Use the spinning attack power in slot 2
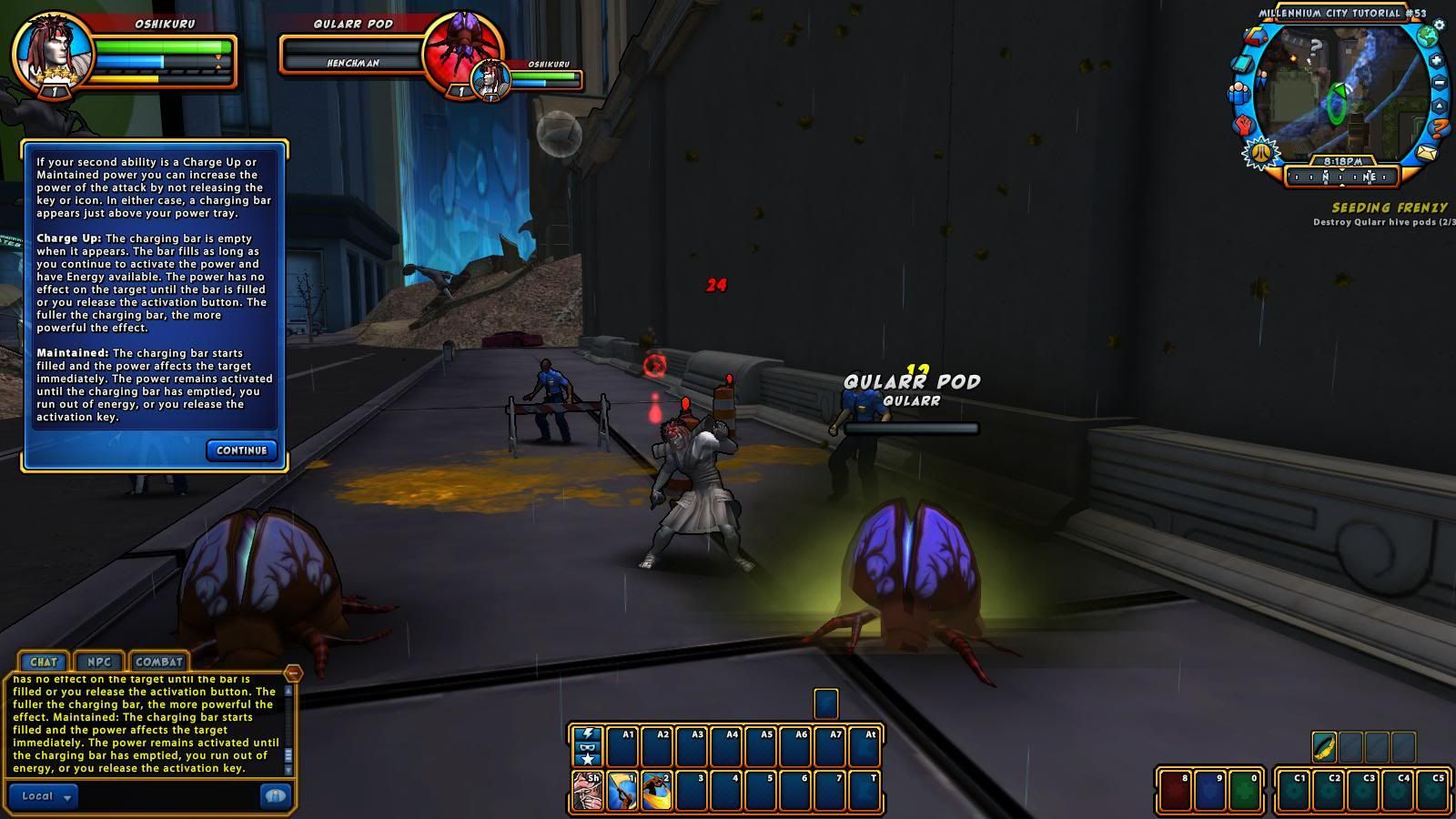Viewport: 1456px width, 819px height. pyautogui.click(x=656, y=790)
